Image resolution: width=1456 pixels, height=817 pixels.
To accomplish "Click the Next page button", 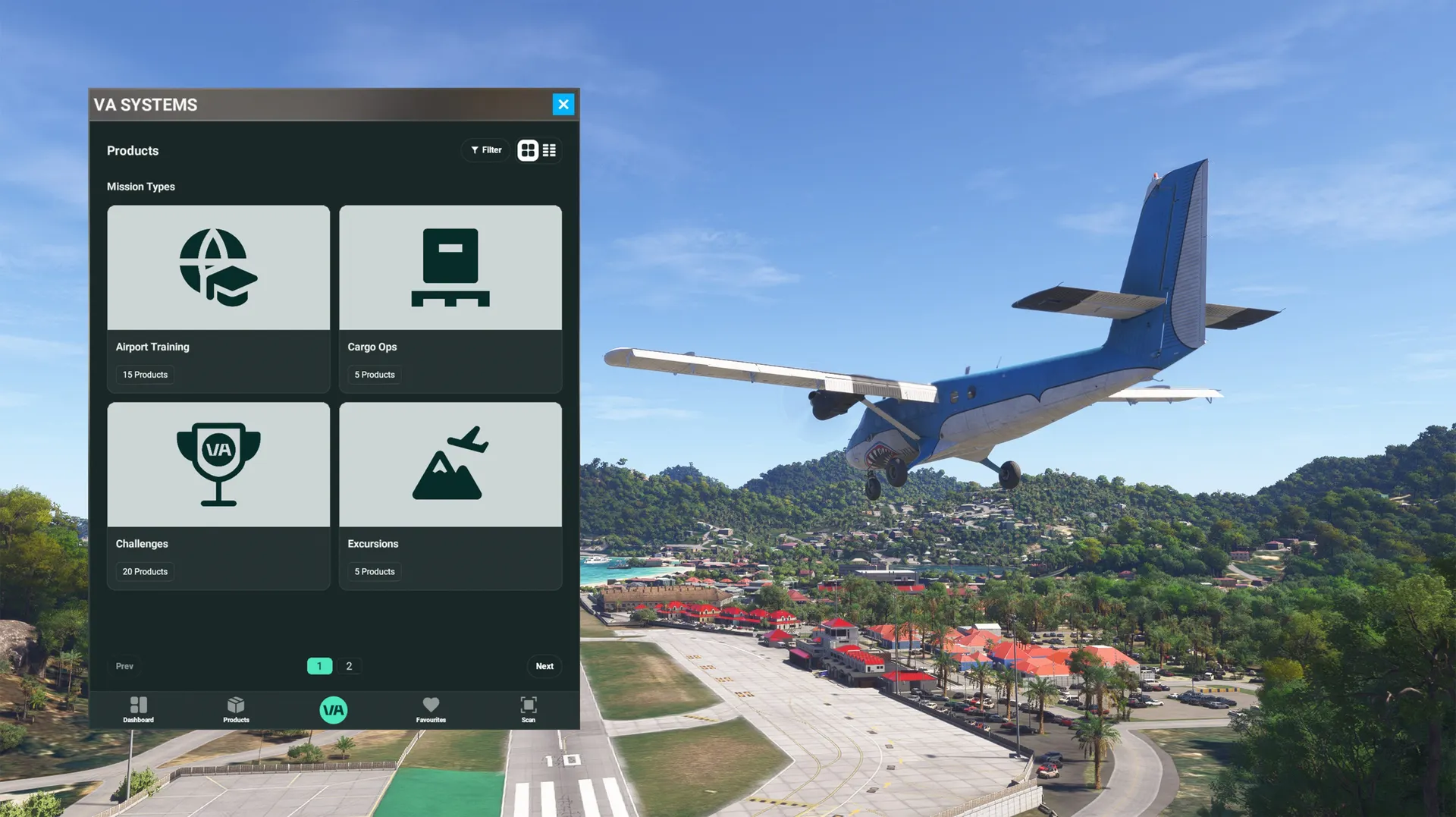I will [x=544, y=666].
